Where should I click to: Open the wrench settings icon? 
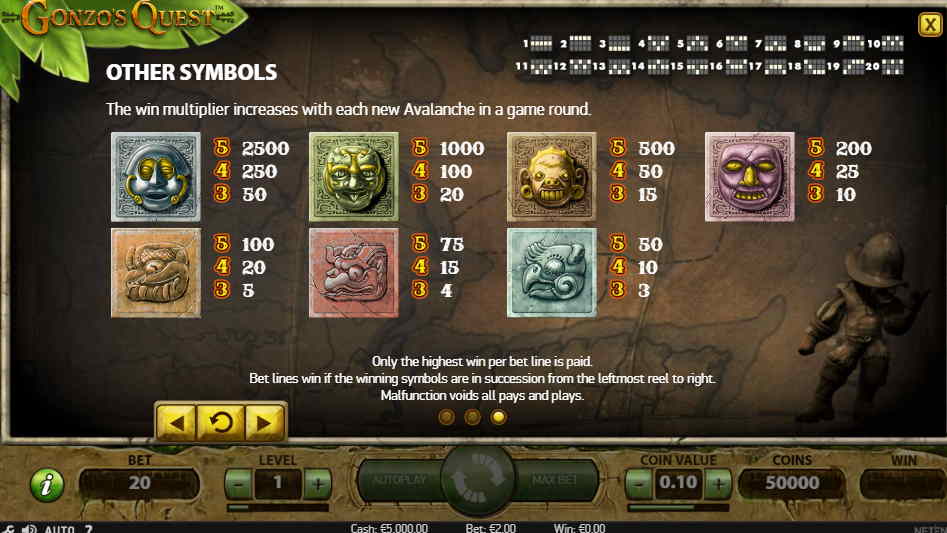(x=9, y=528)
